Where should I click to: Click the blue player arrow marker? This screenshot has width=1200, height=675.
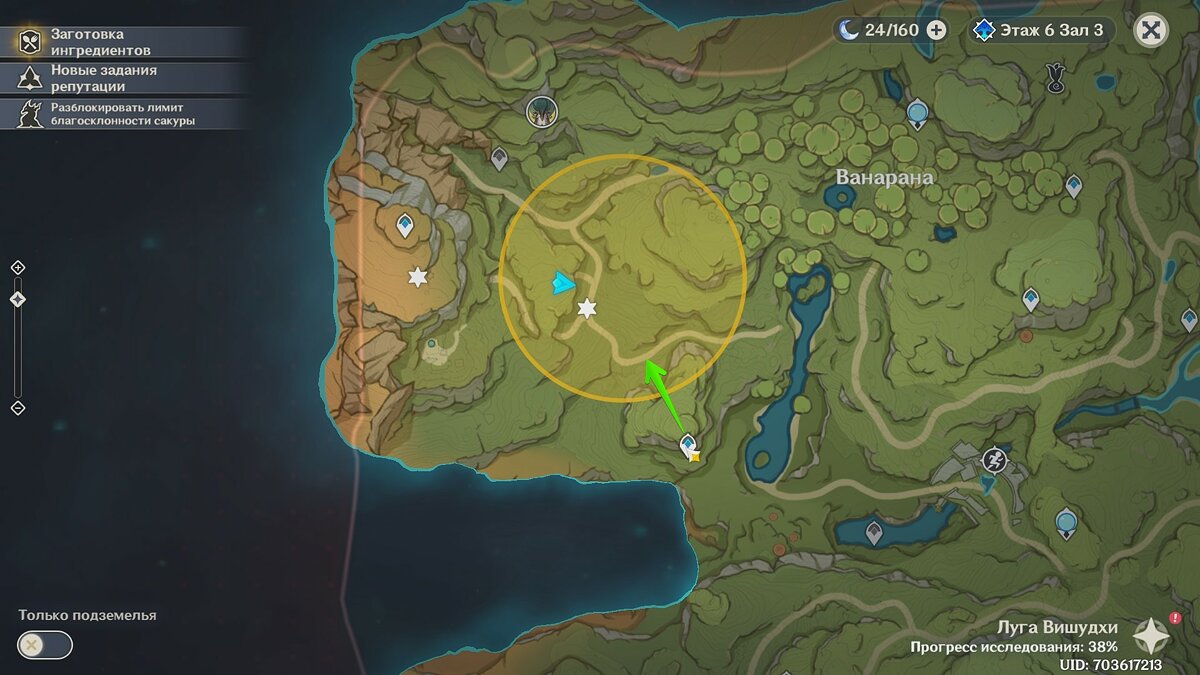tap(562, 284)
